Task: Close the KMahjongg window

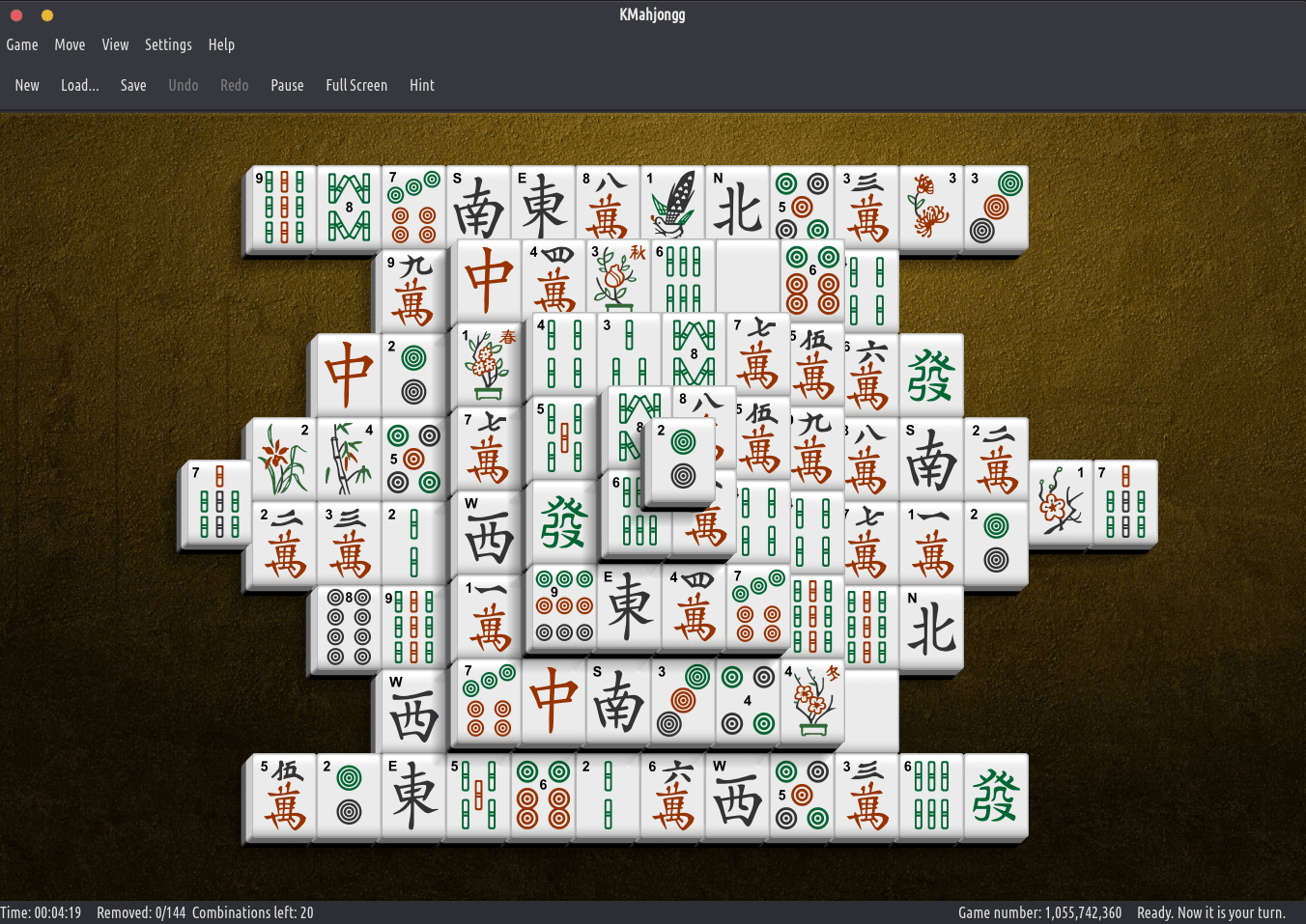Action: coord(16,14)
